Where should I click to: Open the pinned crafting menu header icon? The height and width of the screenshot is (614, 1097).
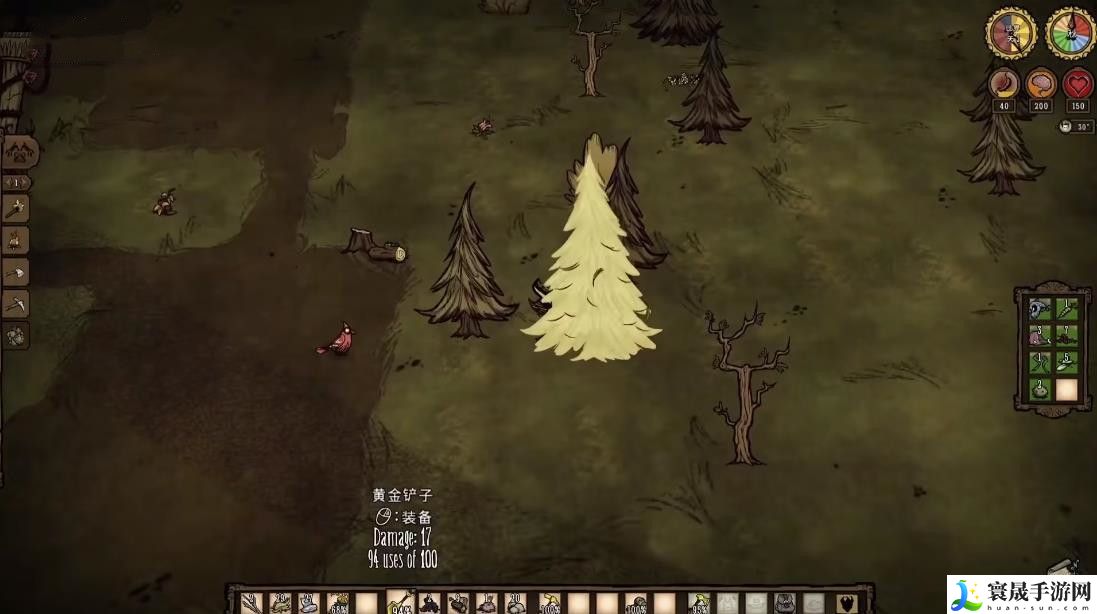point(20,153)
